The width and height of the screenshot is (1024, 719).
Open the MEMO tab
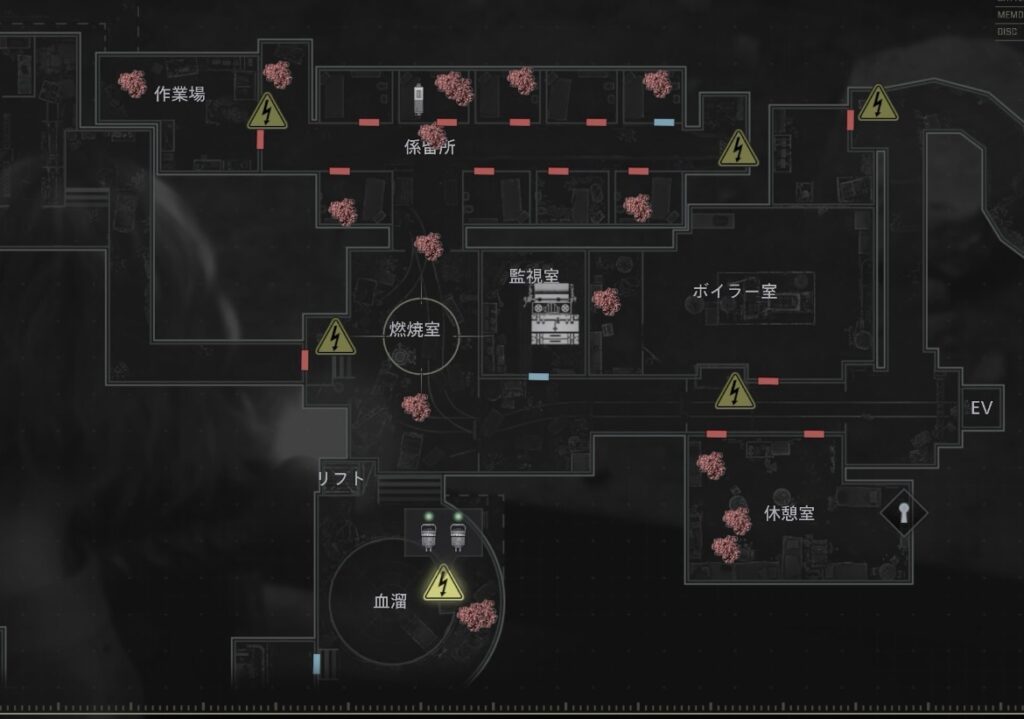1008,15
